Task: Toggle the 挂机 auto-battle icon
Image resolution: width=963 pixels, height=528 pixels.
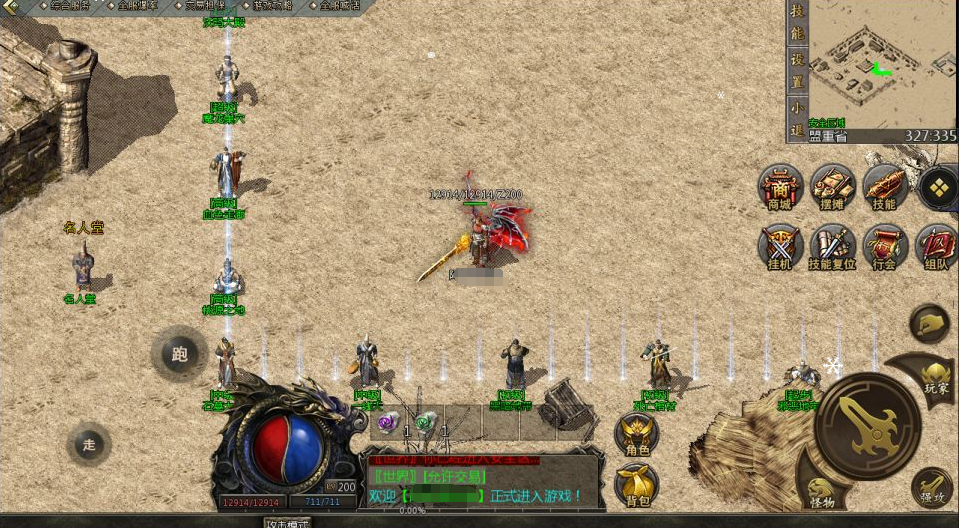Action: [x=780, y=247]
